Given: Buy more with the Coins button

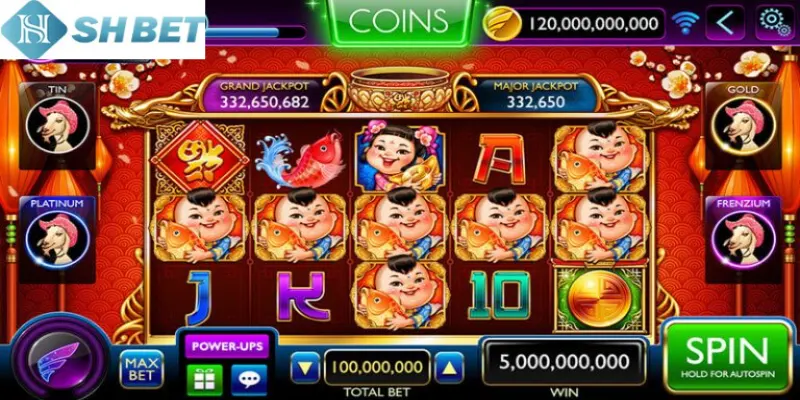Looking at the screenshot, I should (399, 22).
